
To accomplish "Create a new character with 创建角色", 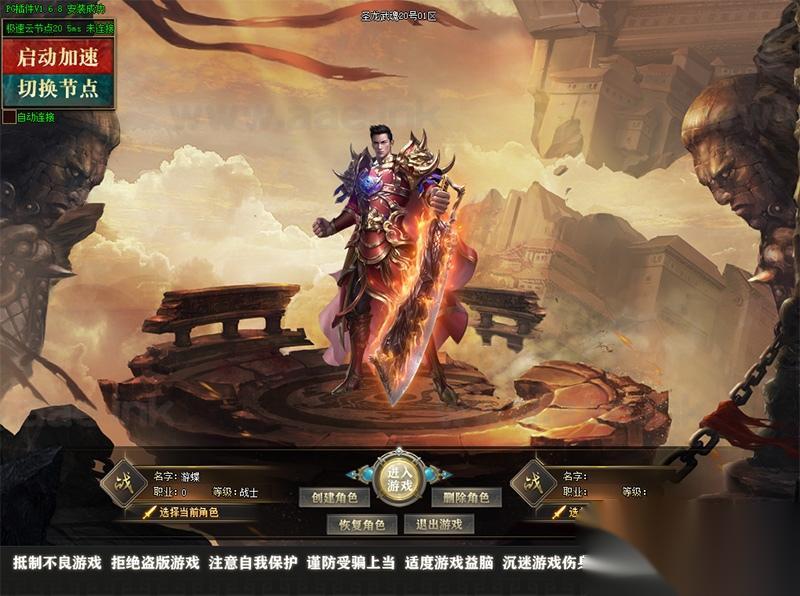I will pos(334,497).
